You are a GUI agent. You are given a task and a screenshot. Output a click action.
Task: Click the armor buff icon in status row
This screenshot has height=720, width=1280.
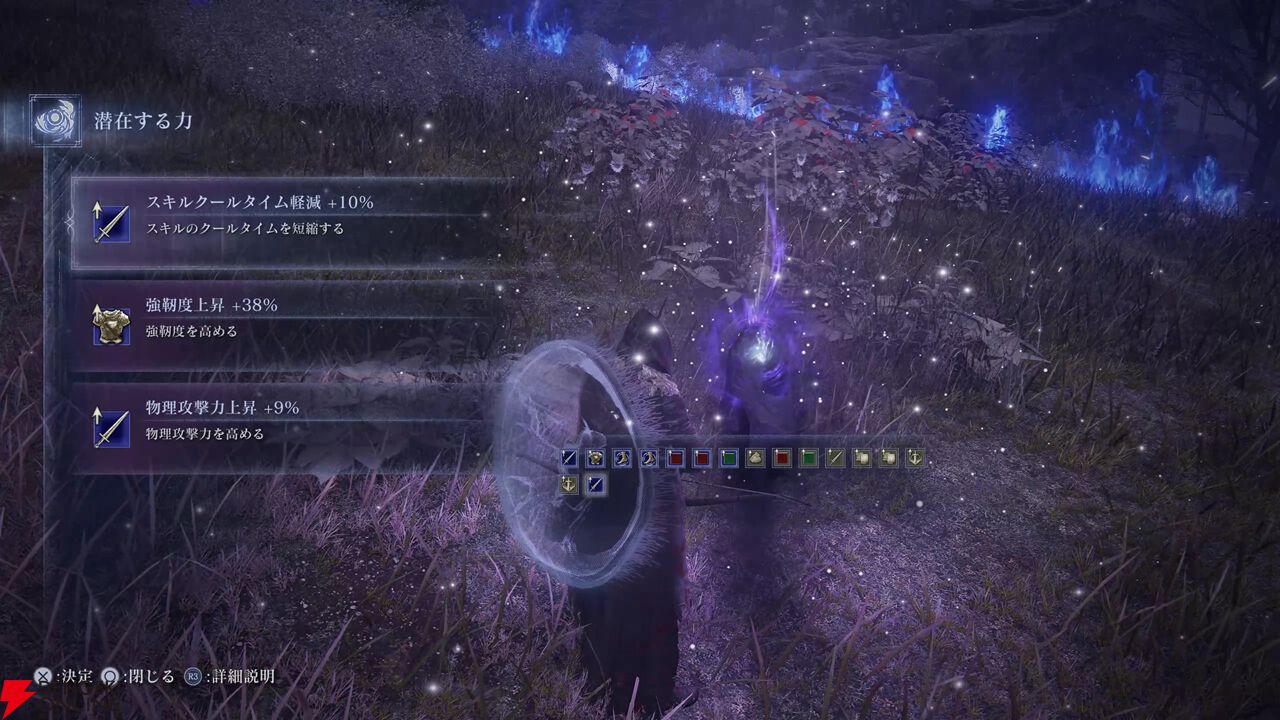(596, 458)
